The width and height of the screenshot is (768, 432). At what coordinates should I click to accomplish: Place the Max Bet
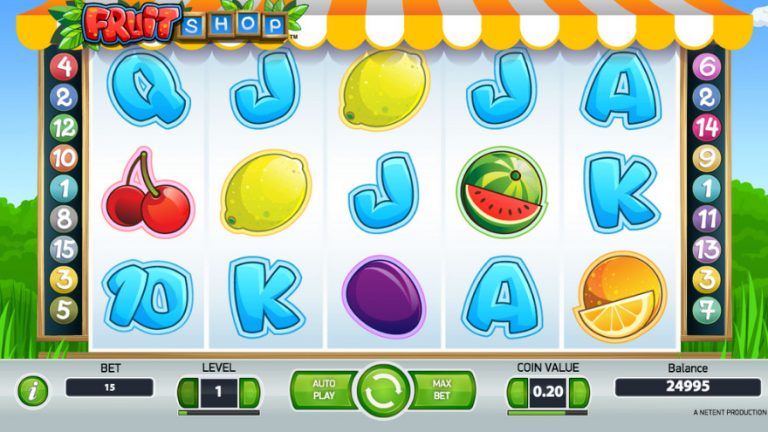coord(443,389)
